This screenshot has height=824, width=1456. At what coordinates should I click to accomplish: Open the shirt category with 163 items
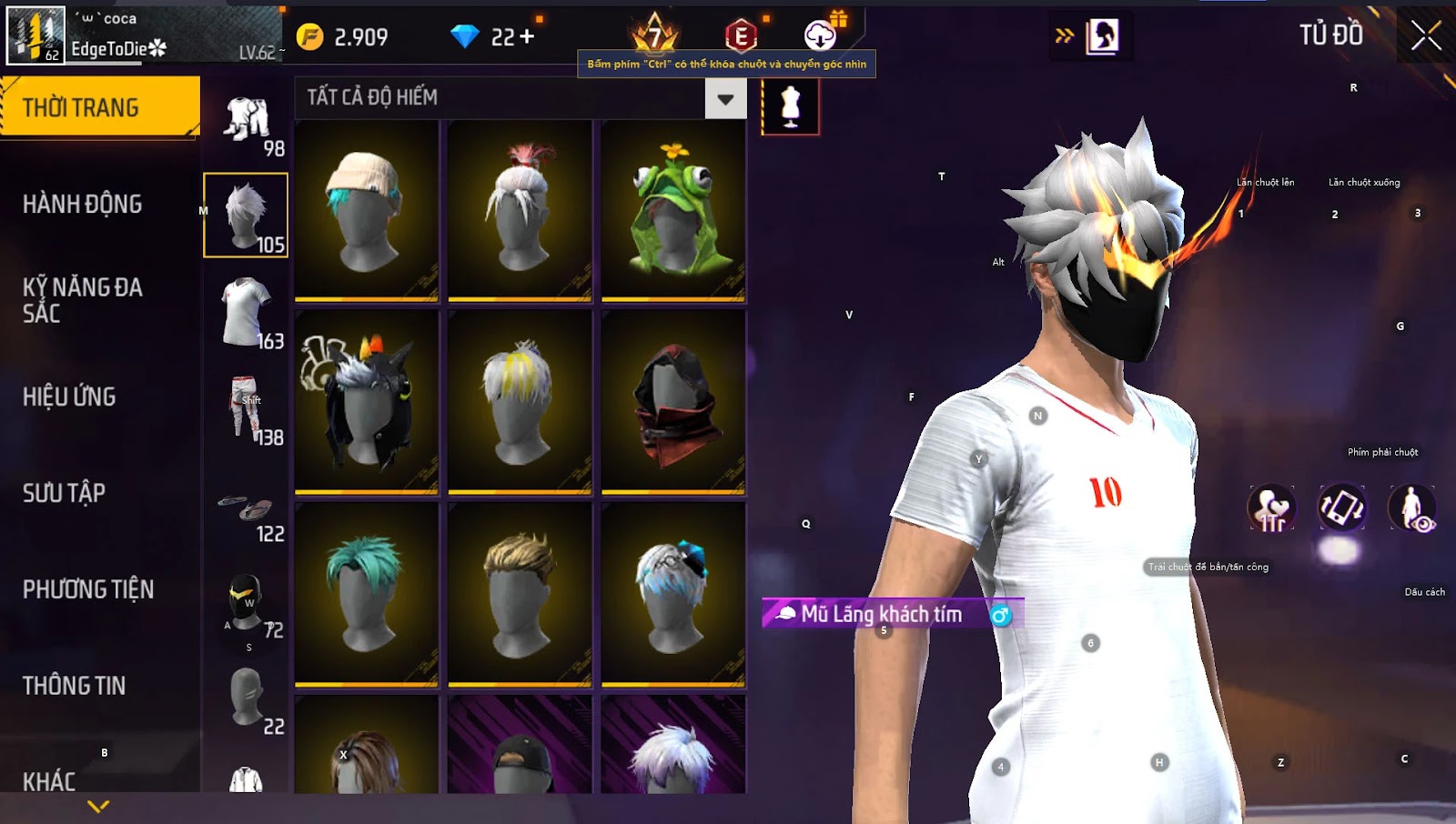click(246, 312)
